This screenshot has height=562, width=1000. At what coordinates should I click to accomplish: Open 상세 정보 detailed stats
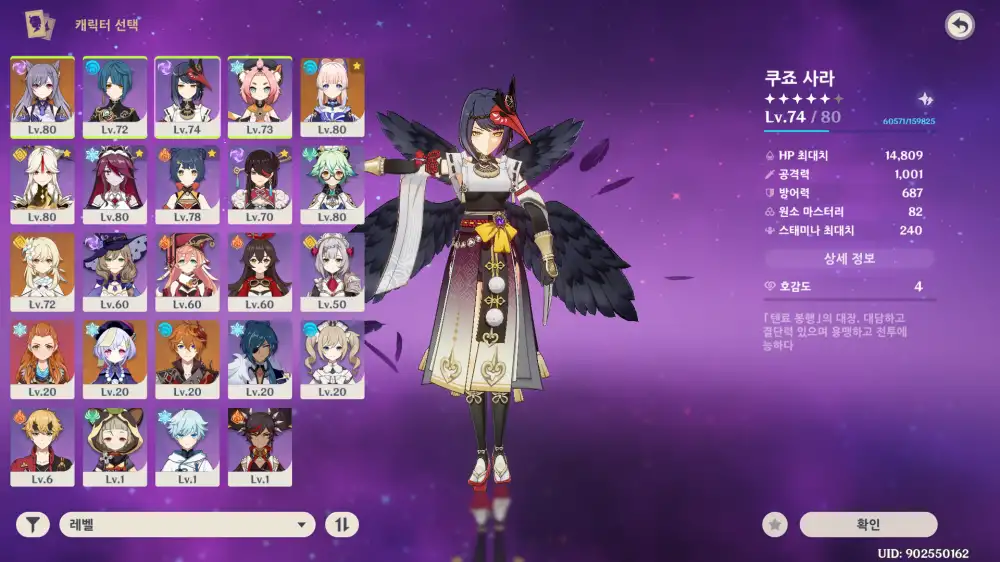pos(849,259)
